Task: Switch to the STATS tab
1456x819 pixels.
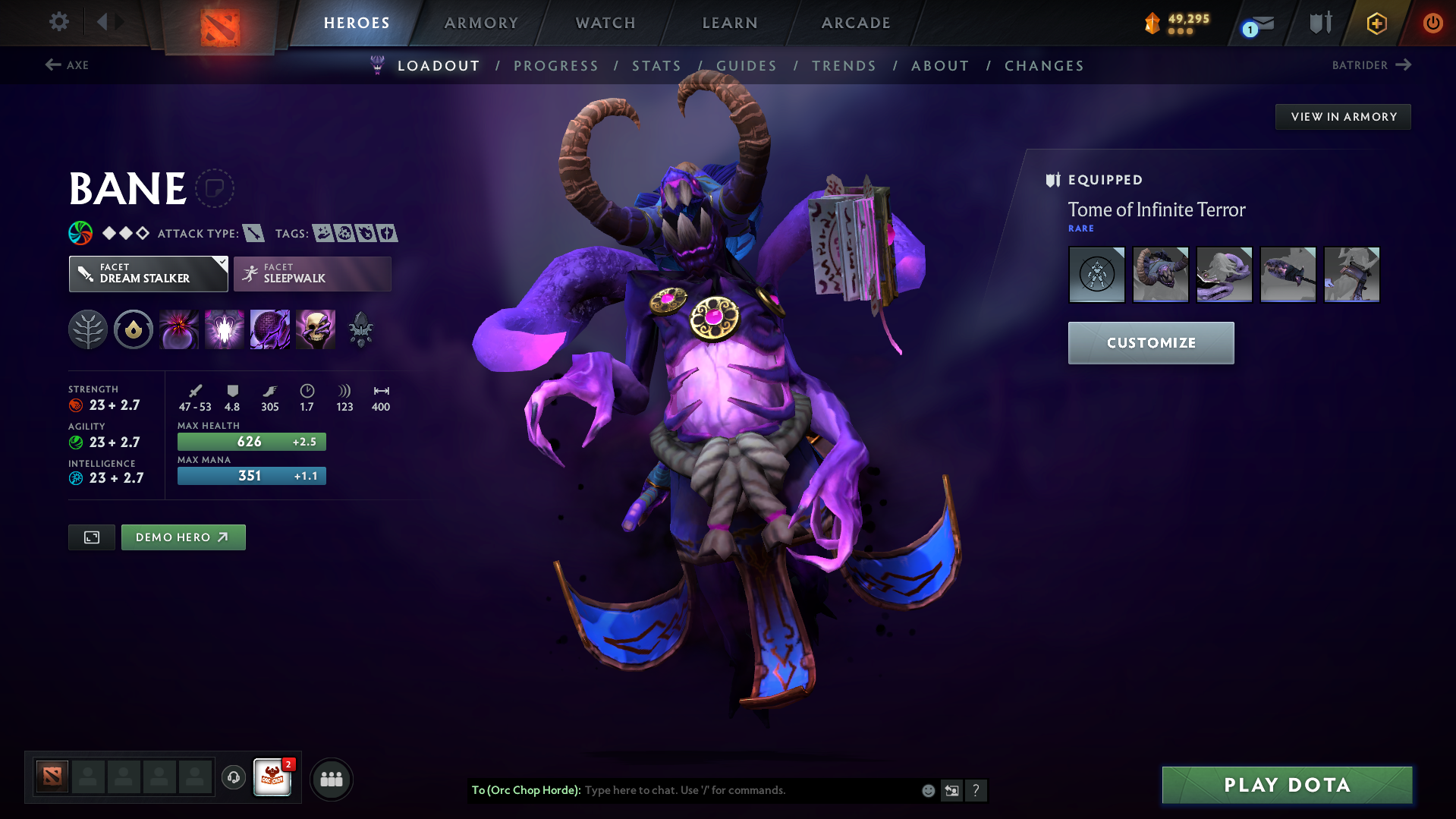Action: pyautogui.click(x=656, y=65)
